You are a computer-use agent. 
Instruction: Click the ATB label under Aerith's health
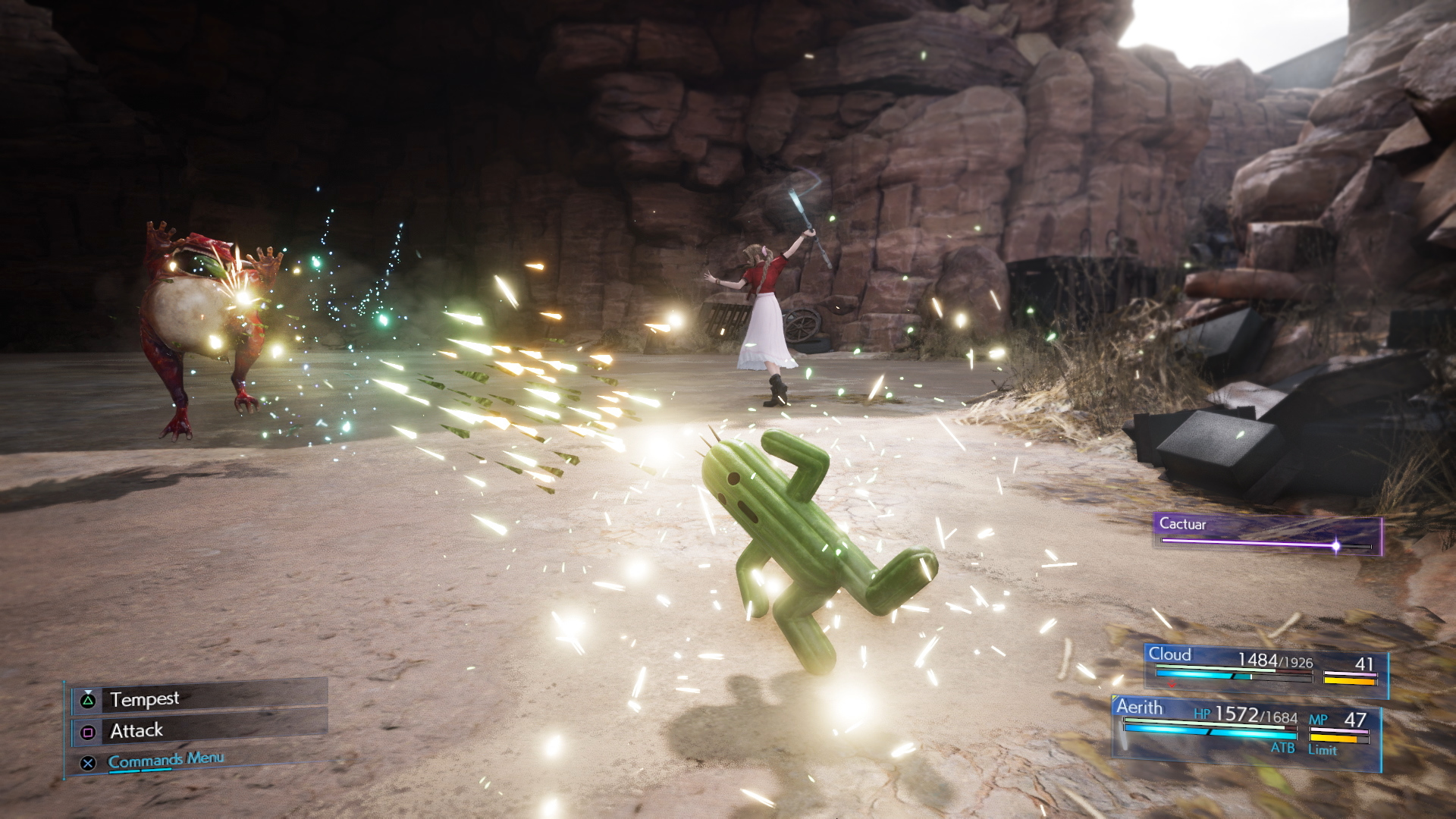tap(1285, 748)
